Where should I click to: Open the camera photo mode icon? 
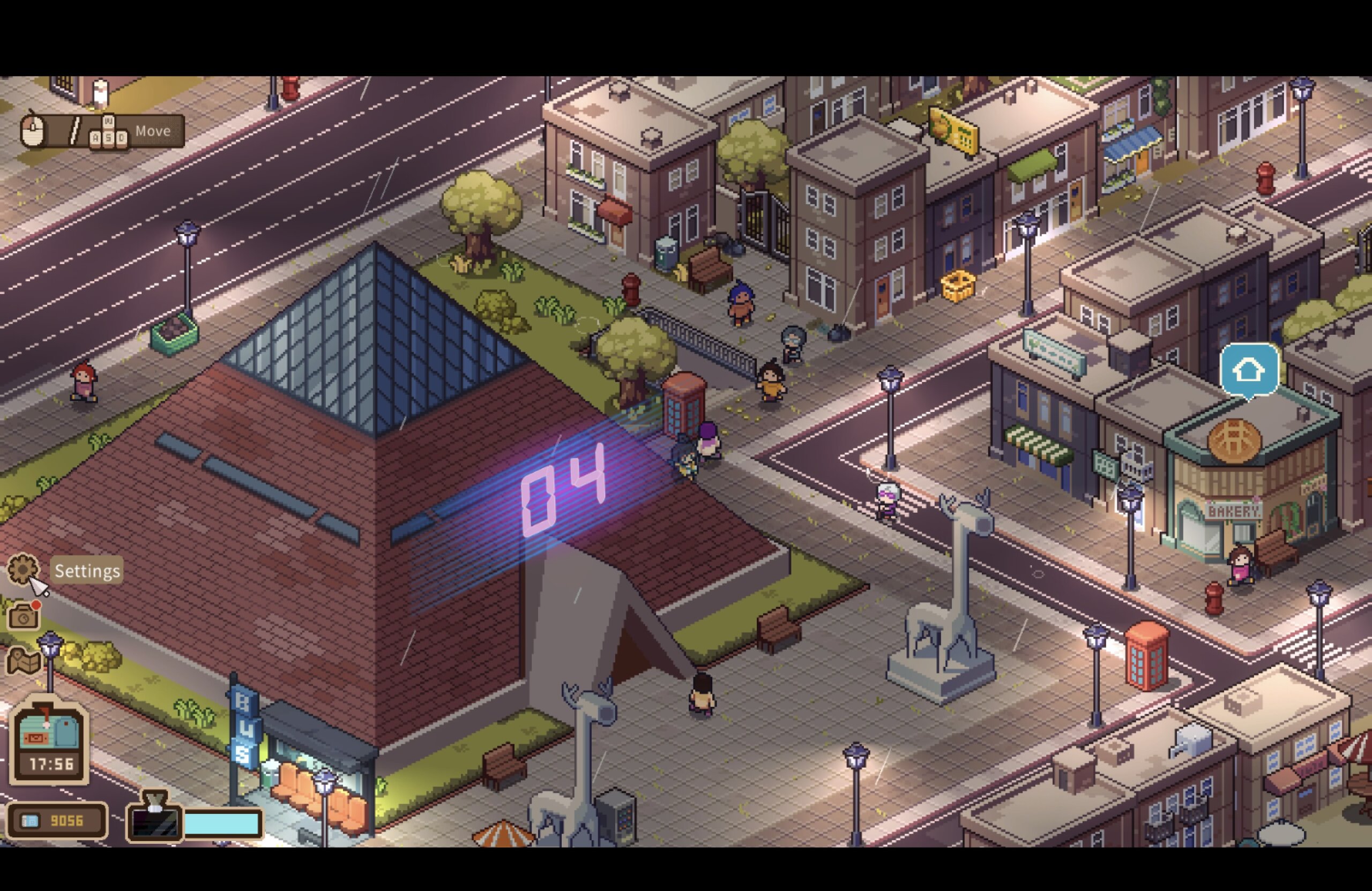pyautogui.click(x=23, y=617)
